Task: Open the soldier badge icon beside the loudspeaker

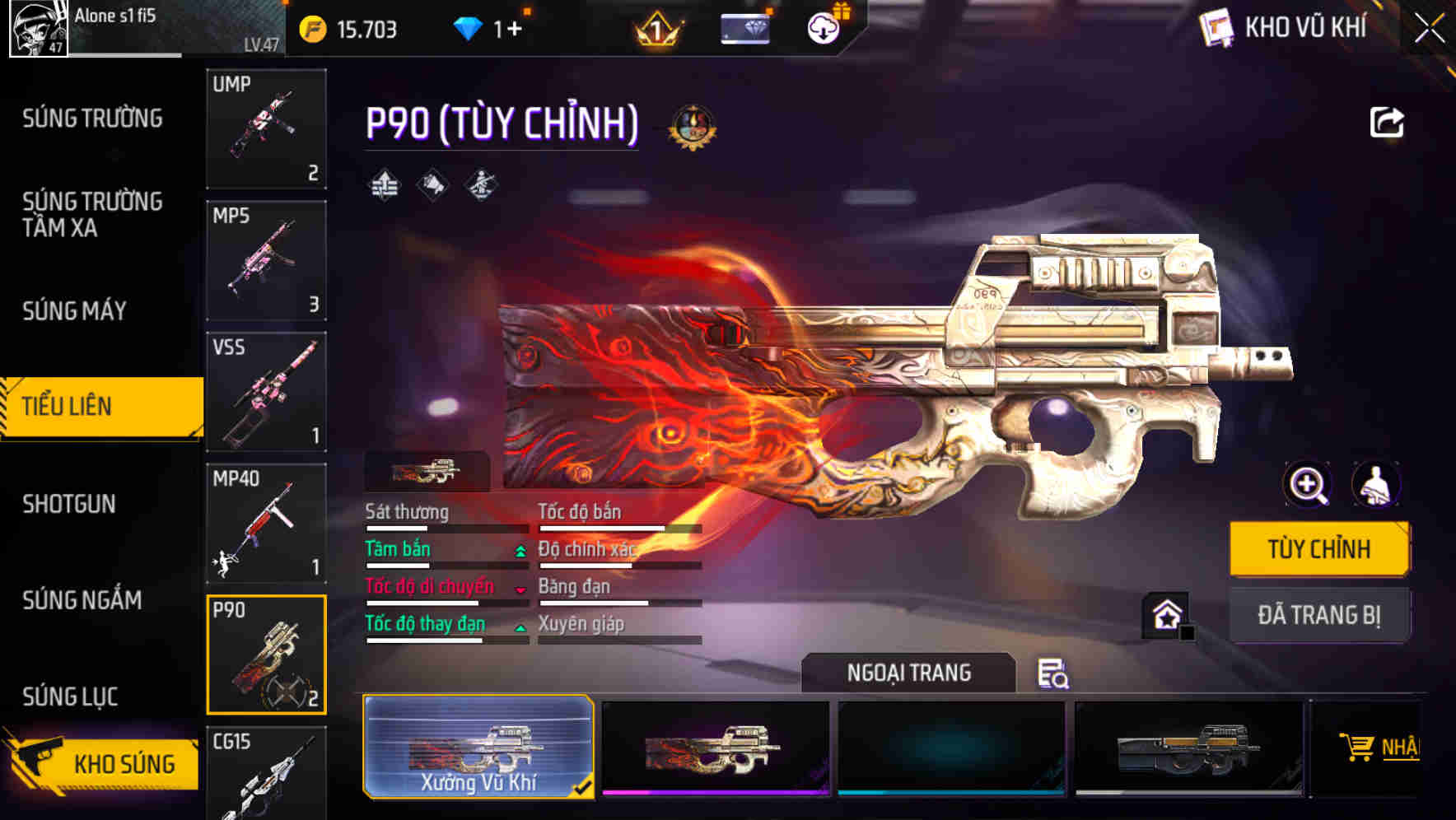Action: [x=480, y=185]
